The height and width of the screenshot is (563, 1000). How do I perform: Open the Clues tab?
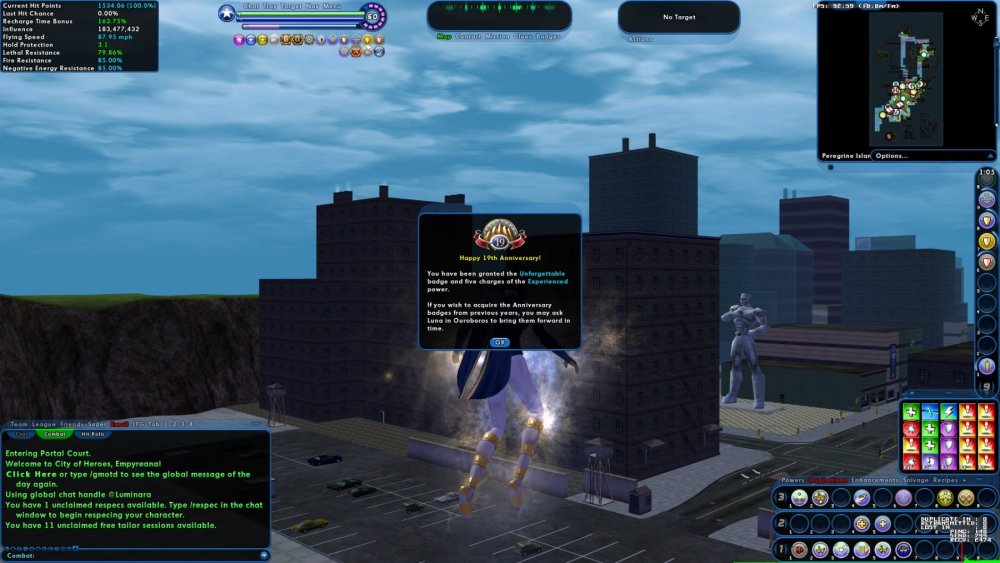coord(522,36)
